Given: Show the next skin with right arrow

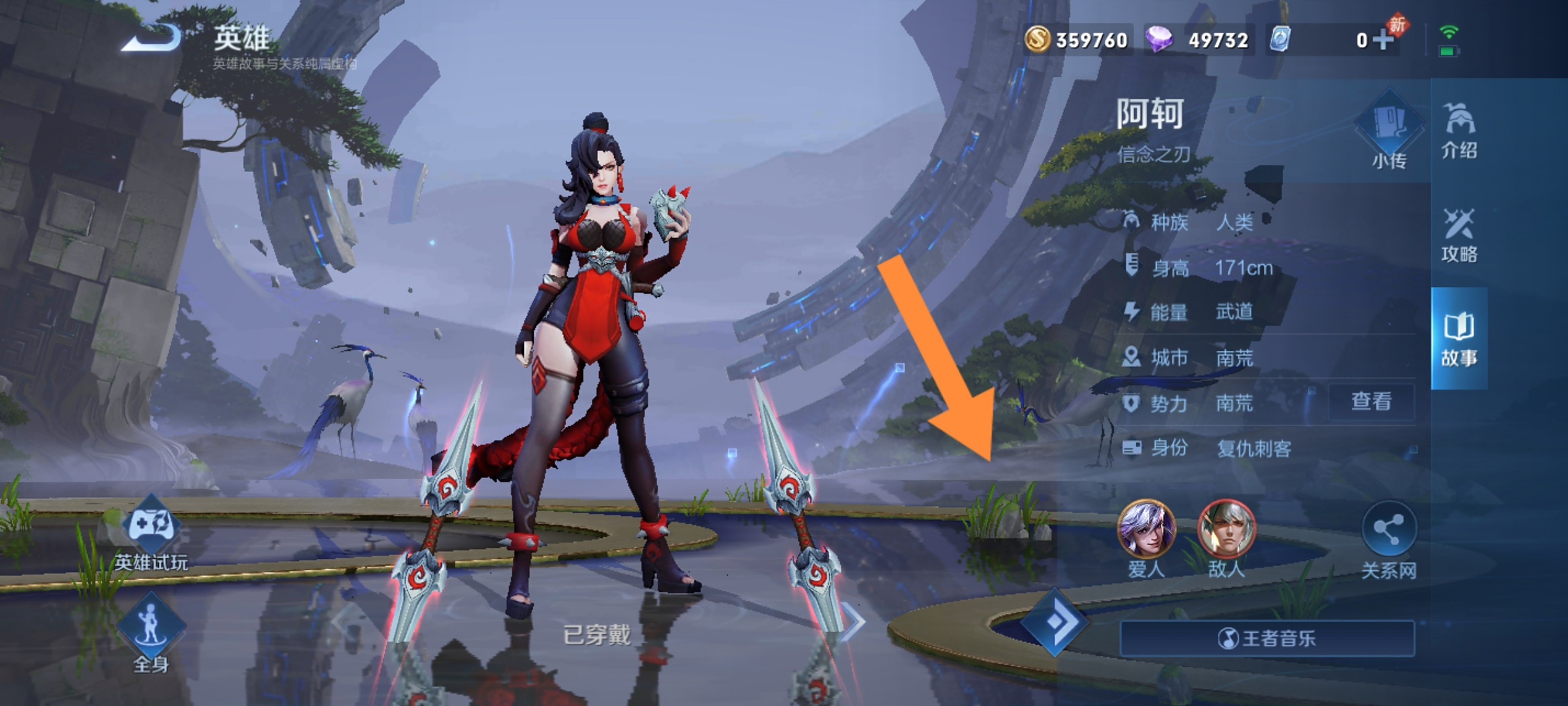Looking at the screenshot, I should tap(853, 622).
